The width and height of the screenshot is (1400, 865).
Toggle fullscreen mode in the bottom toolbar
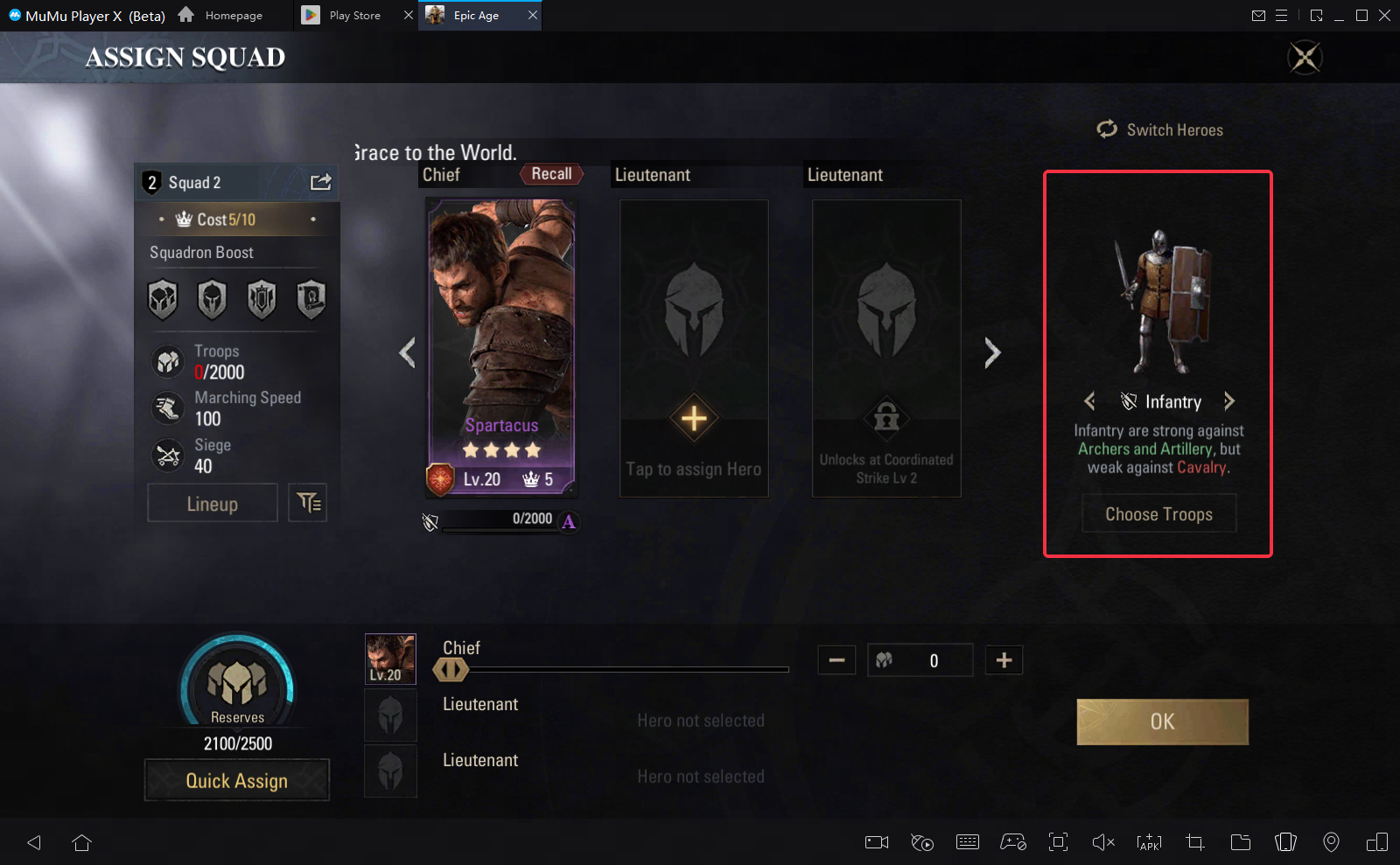1058,842
